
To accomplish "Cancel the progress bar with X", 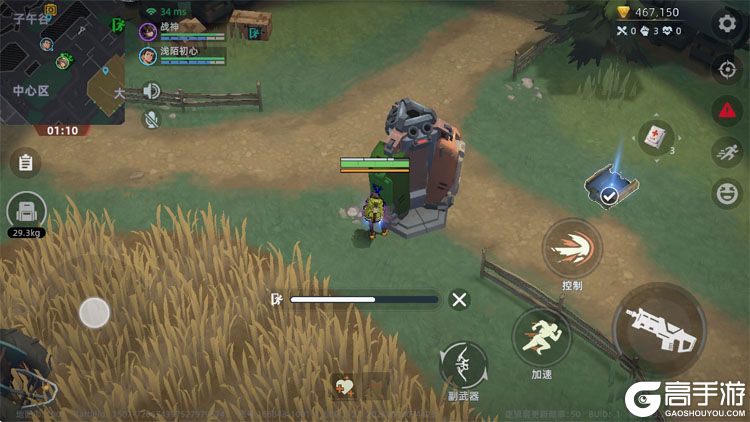I will click(459, 299).
